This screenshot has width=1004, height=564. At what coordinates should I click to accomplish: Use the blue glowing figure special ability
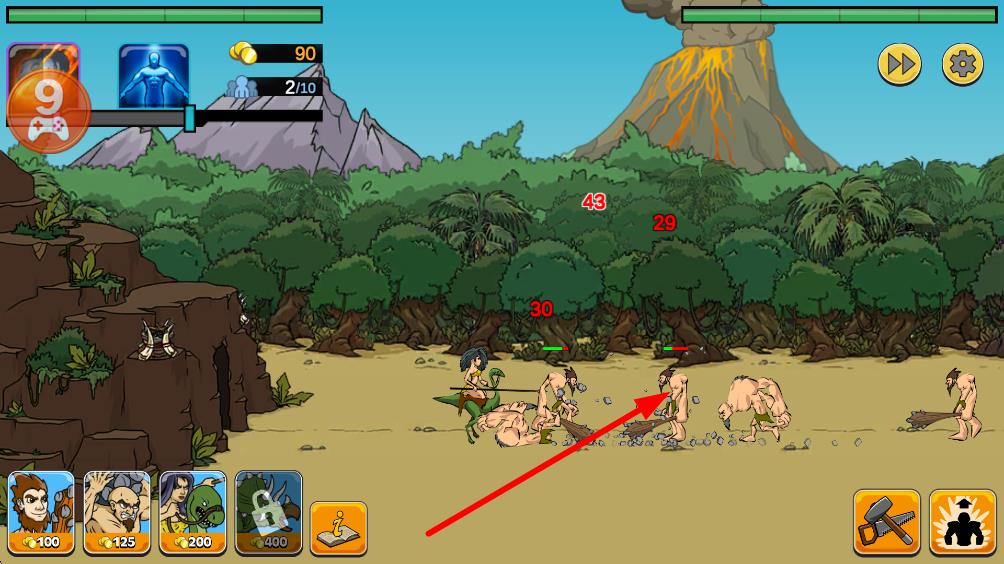[x=154, y=76]
